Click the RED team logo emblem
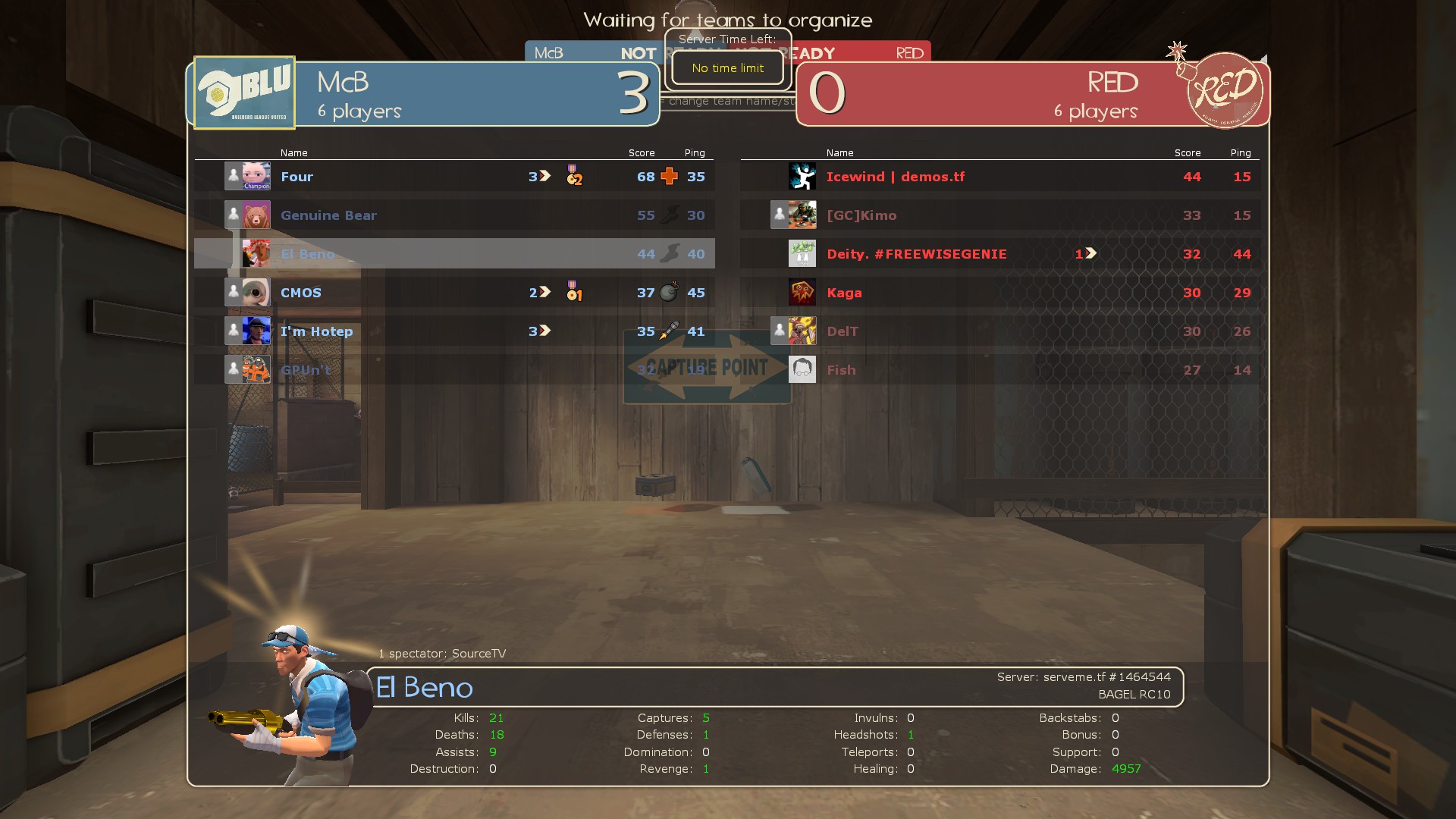Viewport: 1456px width, 819px height. pyautogui.click(x=1223, y=91)
